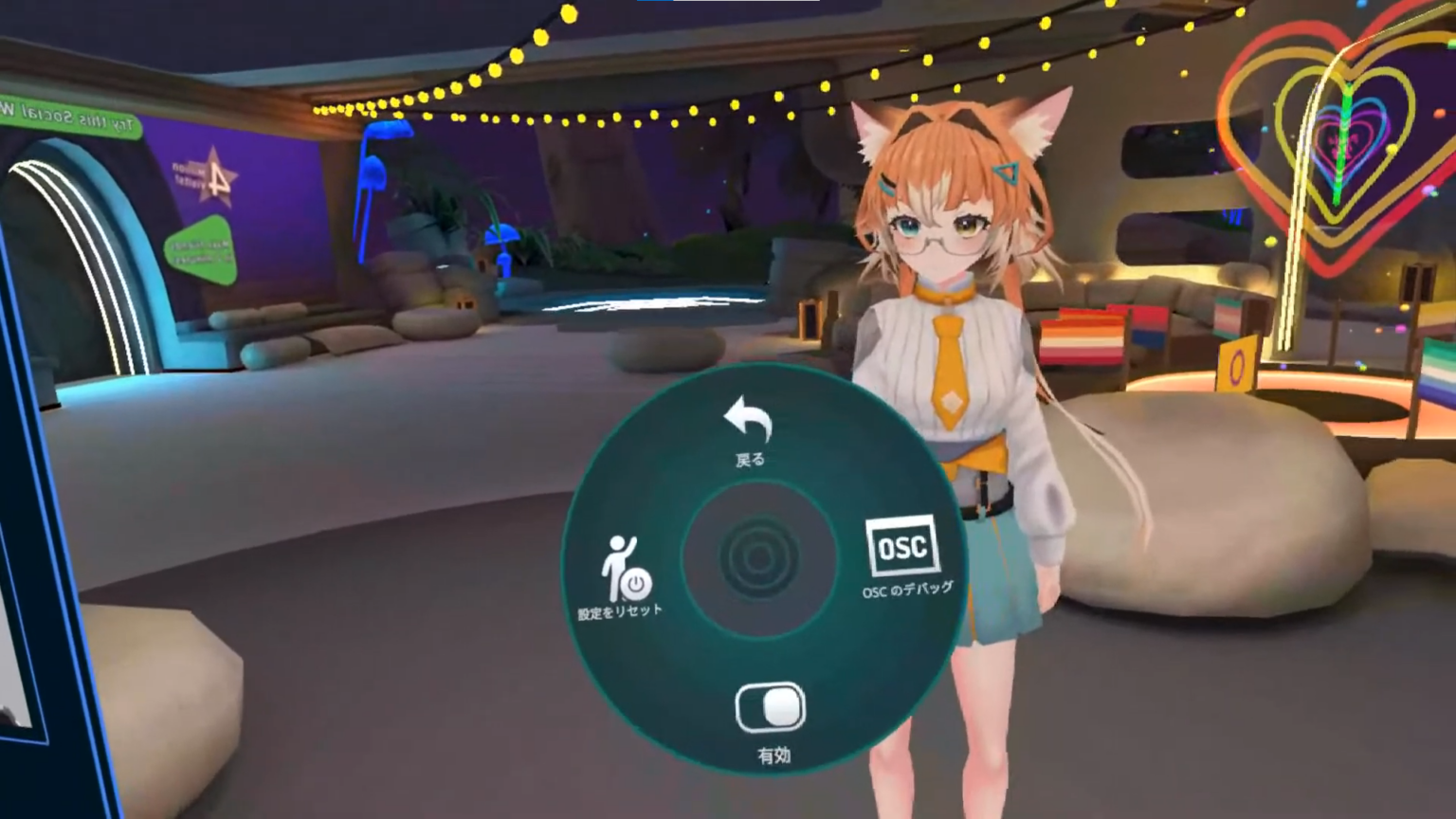Image resolution: width=1456 pixels, height=819 pixels.
Task: Click the power symbol on the reset icon
Action: pos(635,583)
